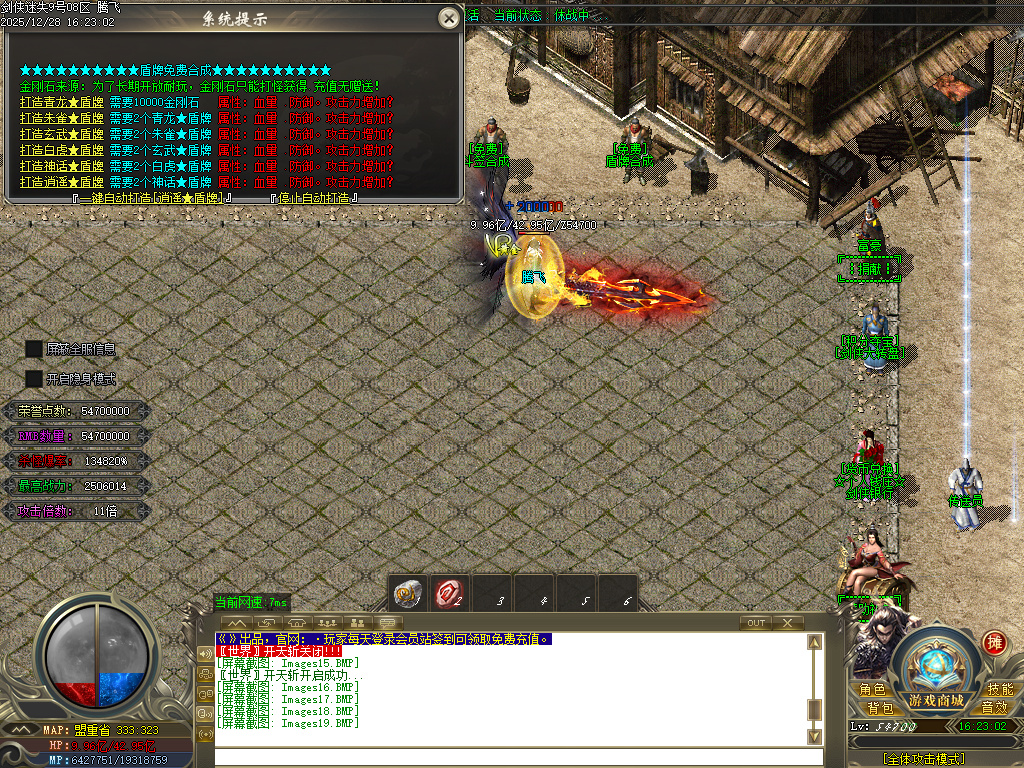Click the OUT button above the chat
This screenshot has height=768, width=1024.
756,623
